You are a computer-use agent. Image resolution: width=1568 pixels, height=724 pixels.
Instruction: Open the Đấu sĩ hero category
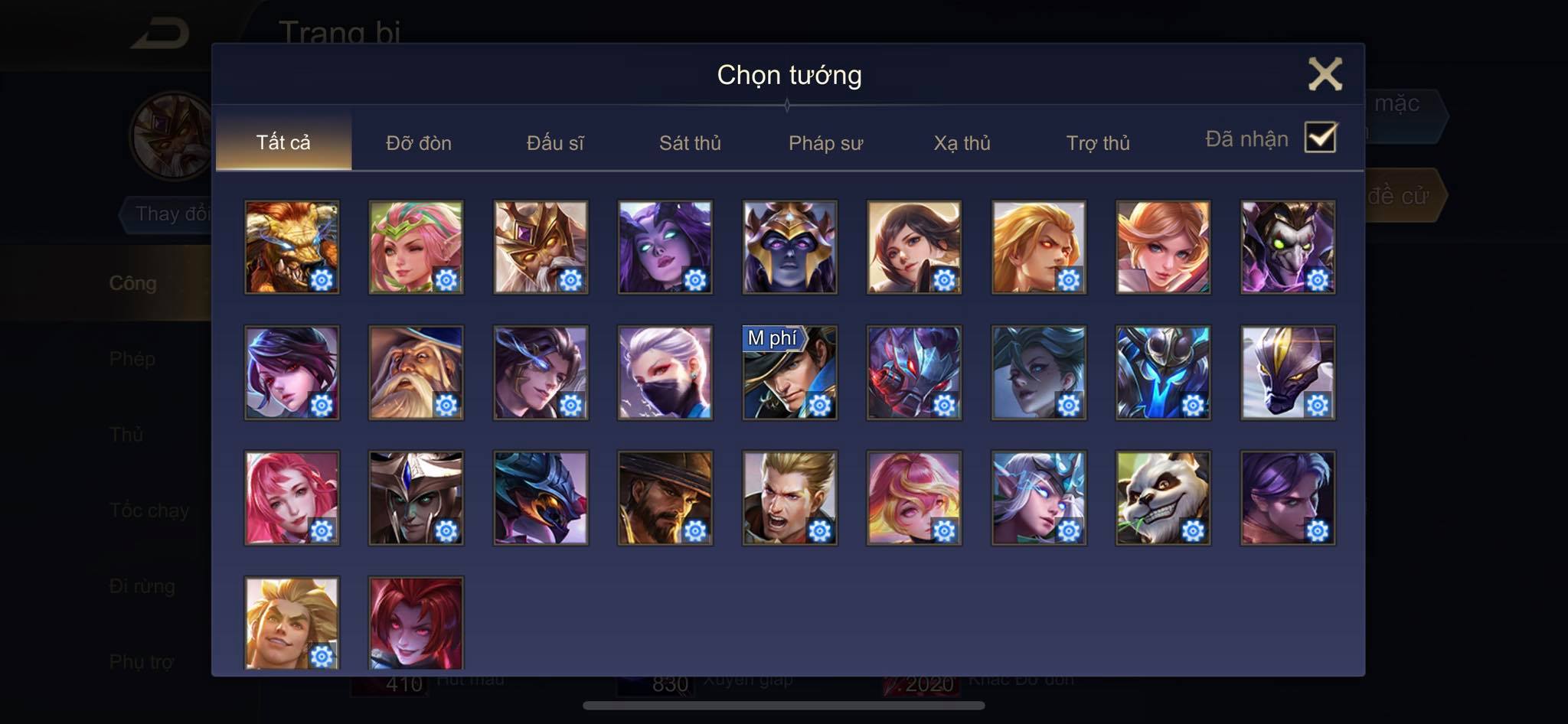(554, 143)
